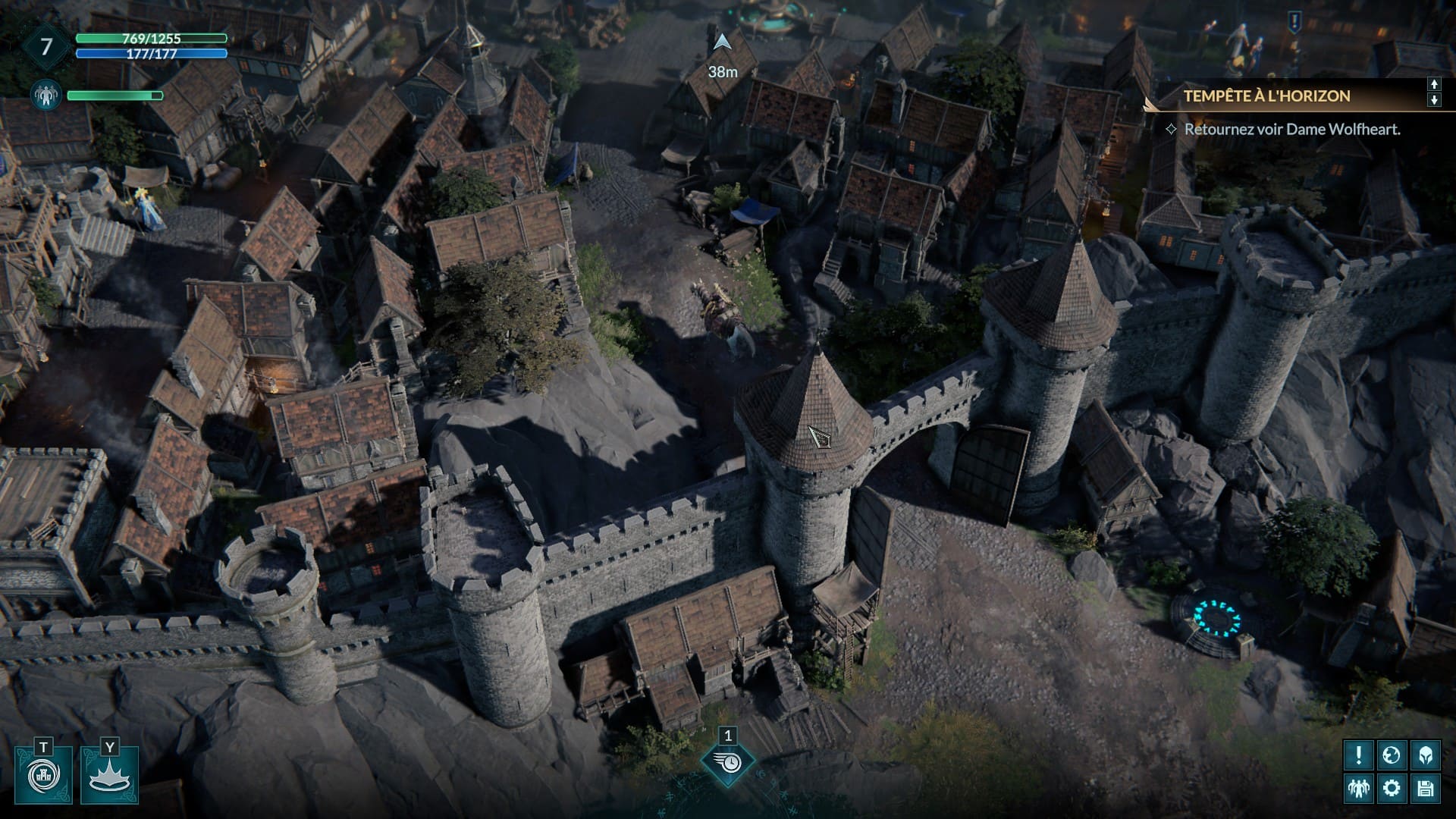Open the party members menu

(1358, 788)
